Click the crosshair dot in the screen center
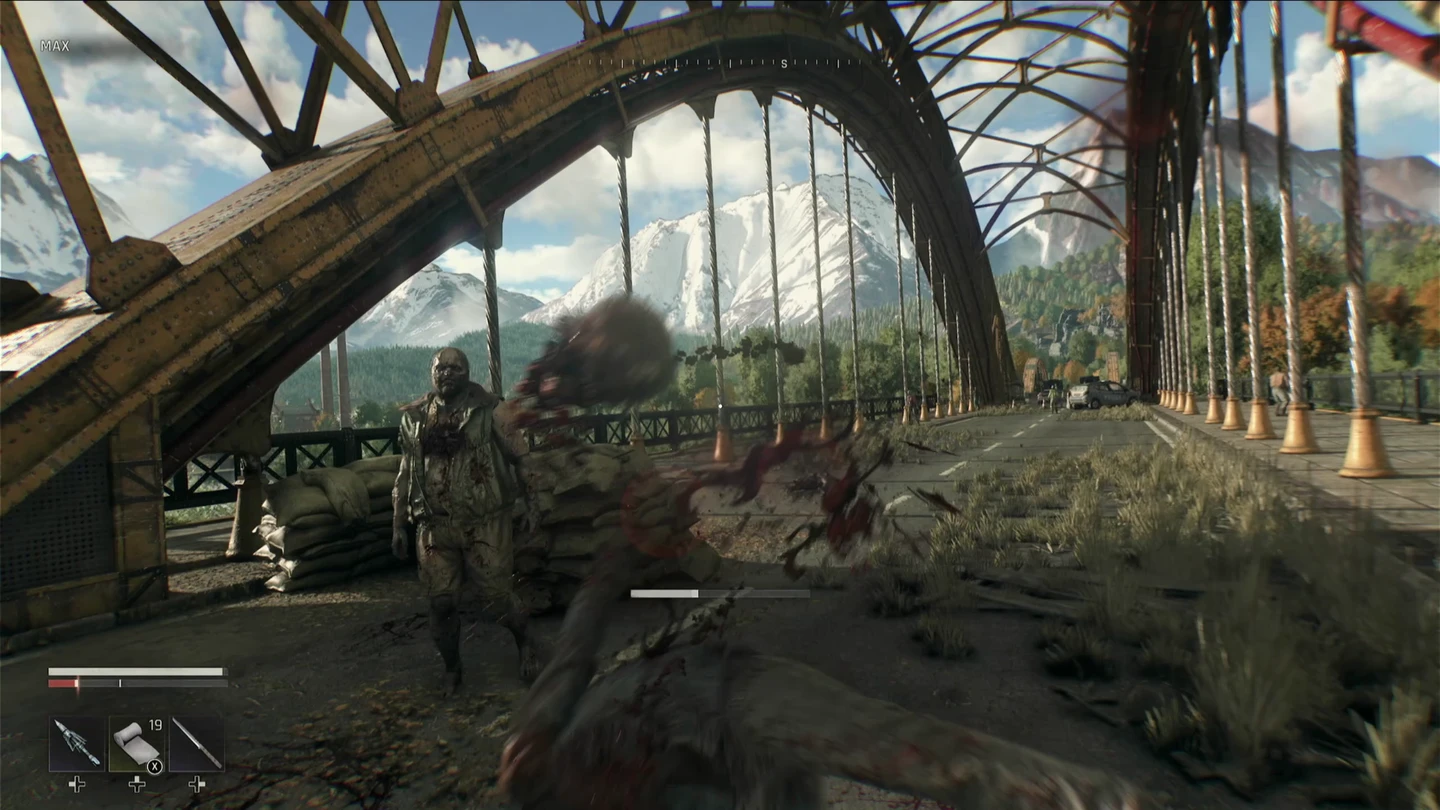The image size is (1440, 810). click(x=720, y=405)
